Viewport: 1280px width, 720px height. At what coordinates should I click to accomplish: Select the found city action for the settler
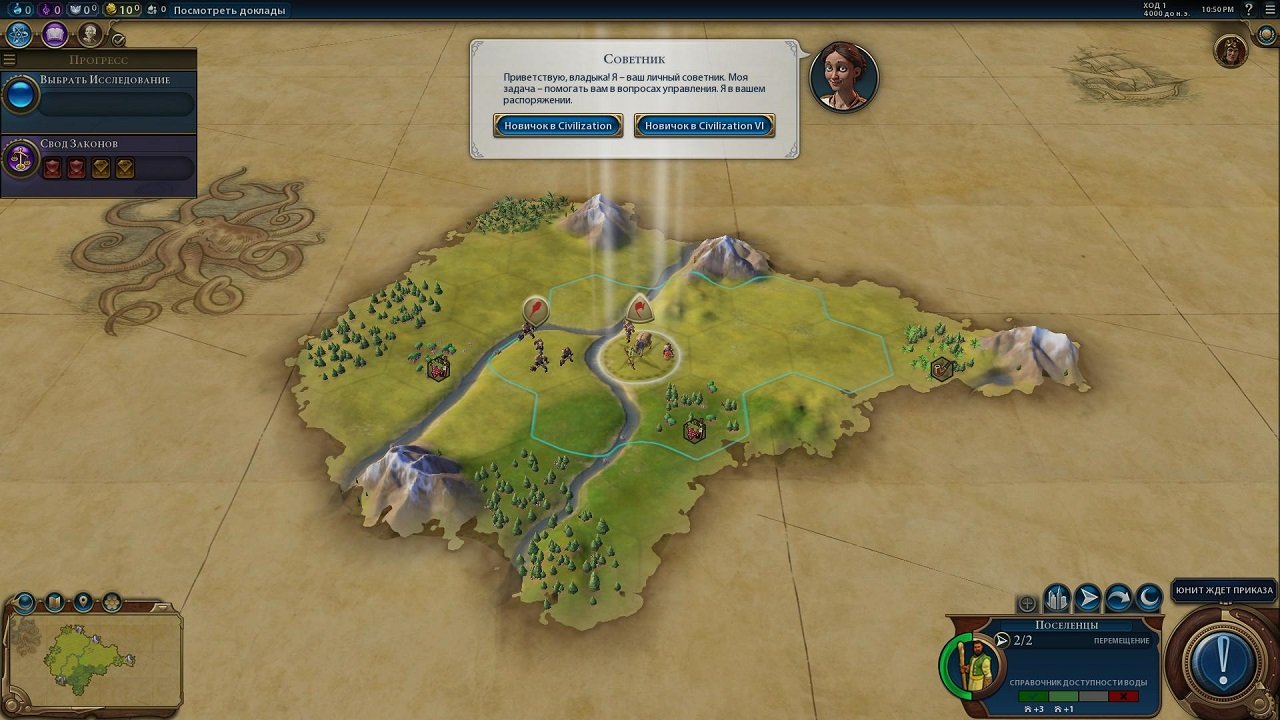pyautogui.click(x=1055, y=595)
